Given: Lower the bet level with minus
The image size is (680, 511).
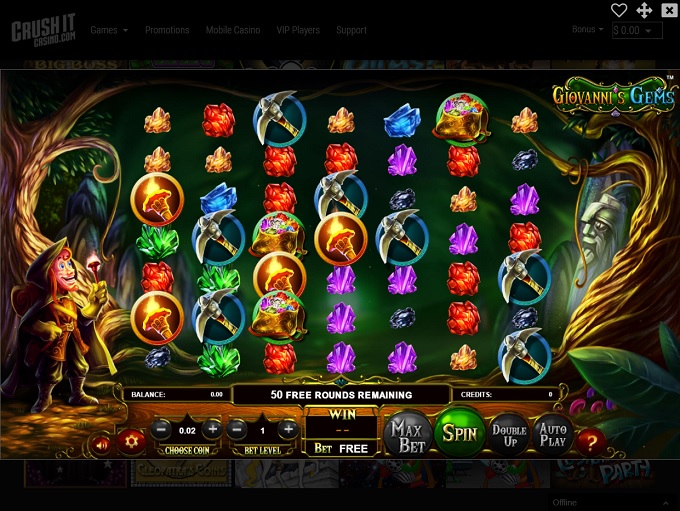Looking at the screenshot, I should tap(237, 429).
